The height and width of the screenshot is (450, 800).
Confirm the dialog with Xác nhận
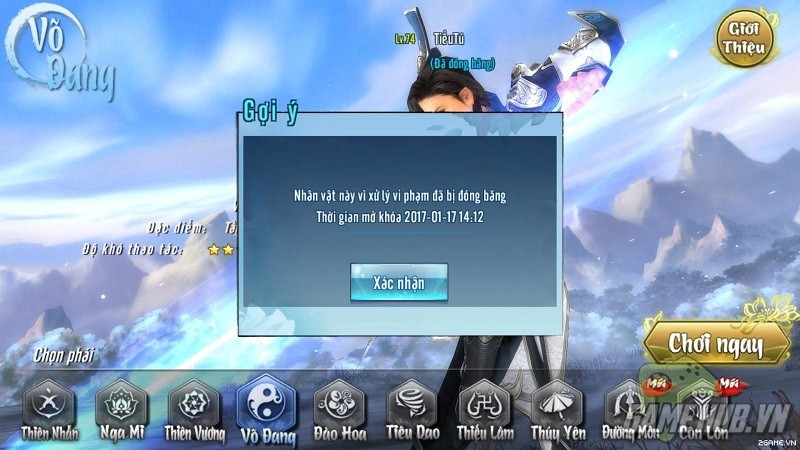(x=398, y=282)
